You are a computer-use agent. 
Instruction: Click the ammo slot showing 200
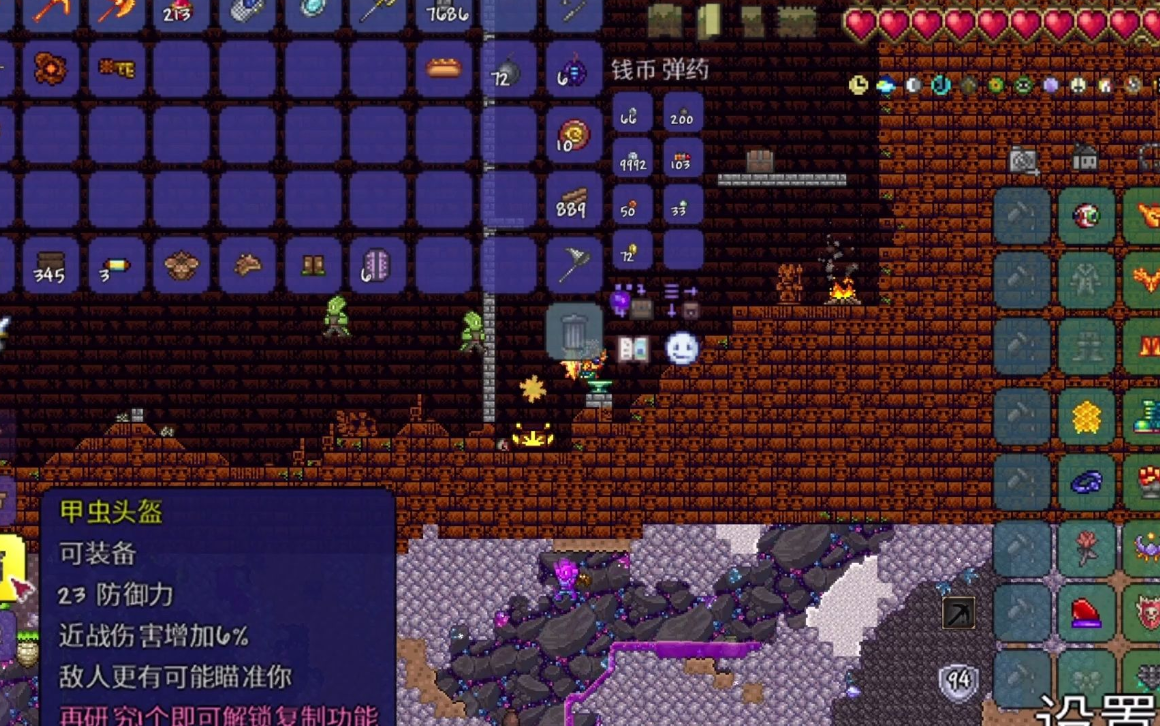(683, 113)
